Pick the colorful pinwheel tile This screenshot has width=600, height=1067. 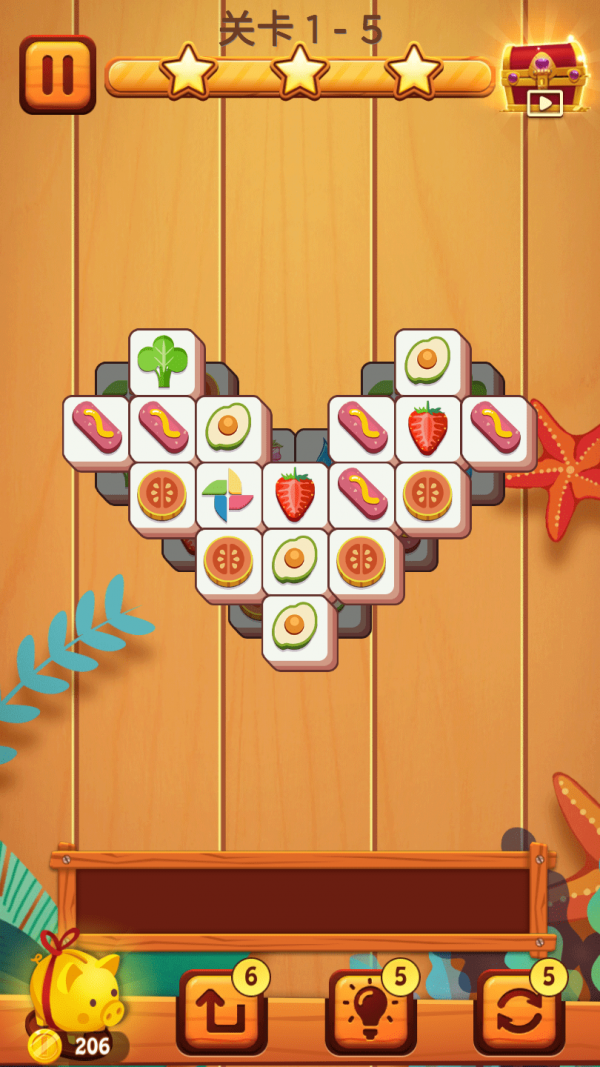[228, 494]
